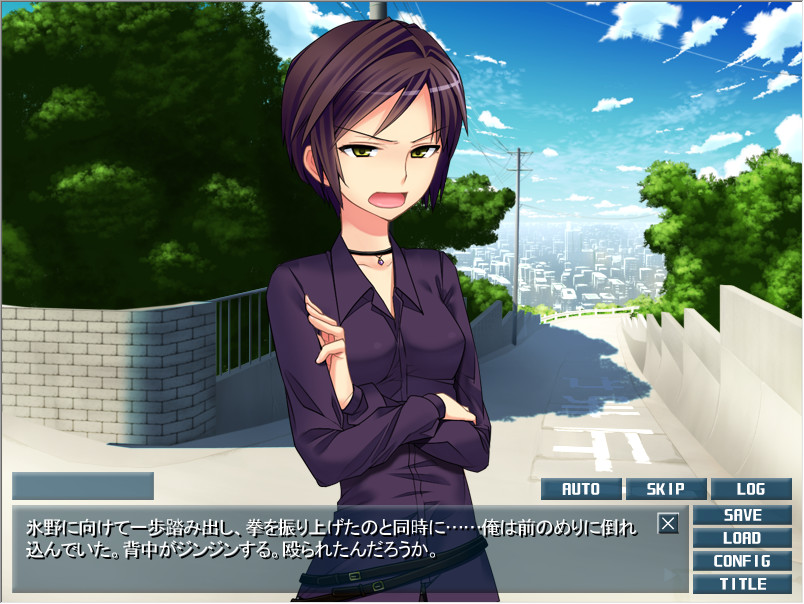Return to the TITLE screen

[x=742, y=584]
